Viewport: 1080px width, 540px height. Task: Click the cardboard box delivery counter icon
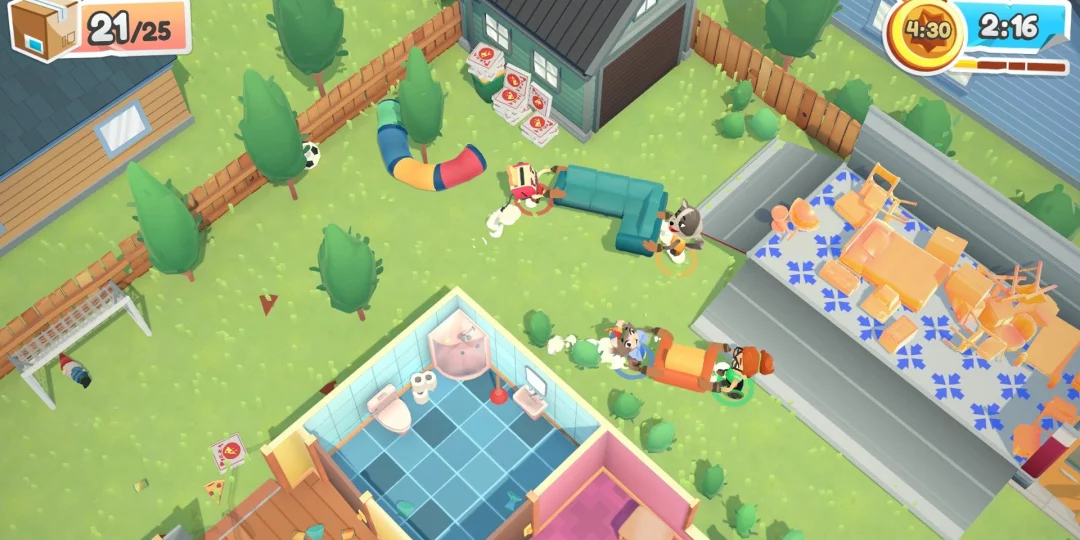click(41, 26)
